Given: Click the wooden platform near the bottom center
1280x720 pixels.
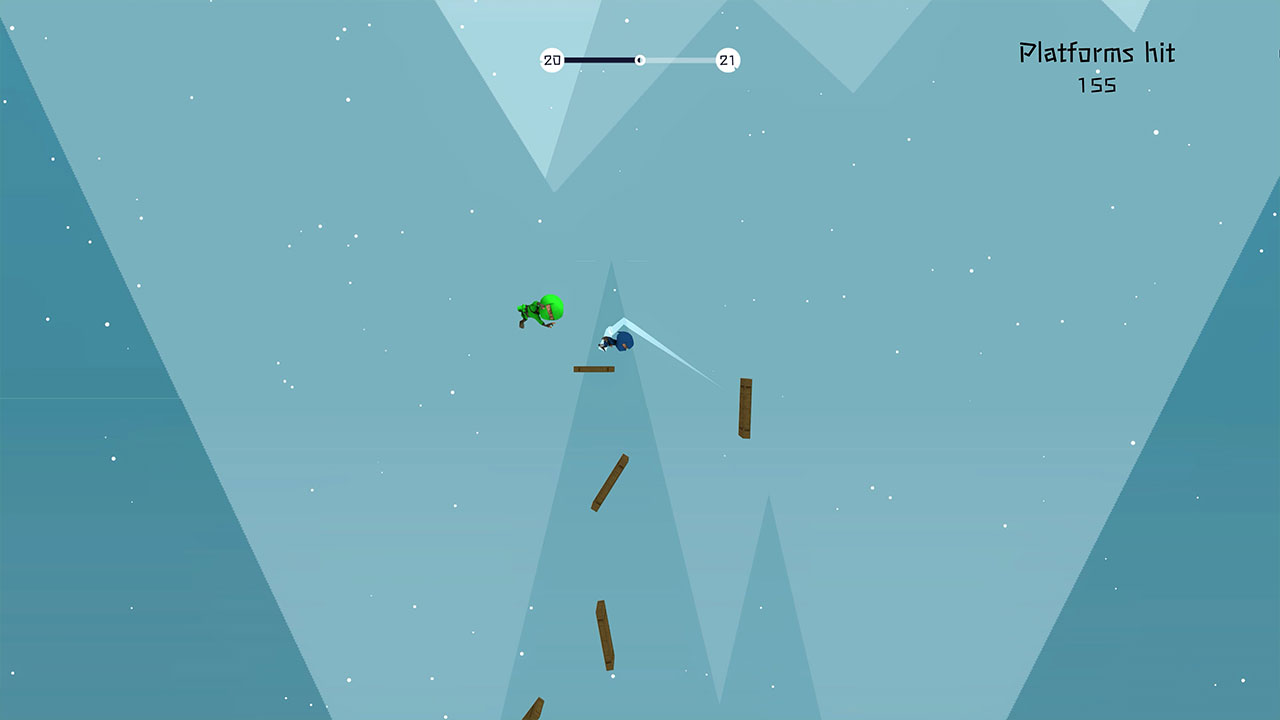Looking at the screenshot, I should (606, 634).
